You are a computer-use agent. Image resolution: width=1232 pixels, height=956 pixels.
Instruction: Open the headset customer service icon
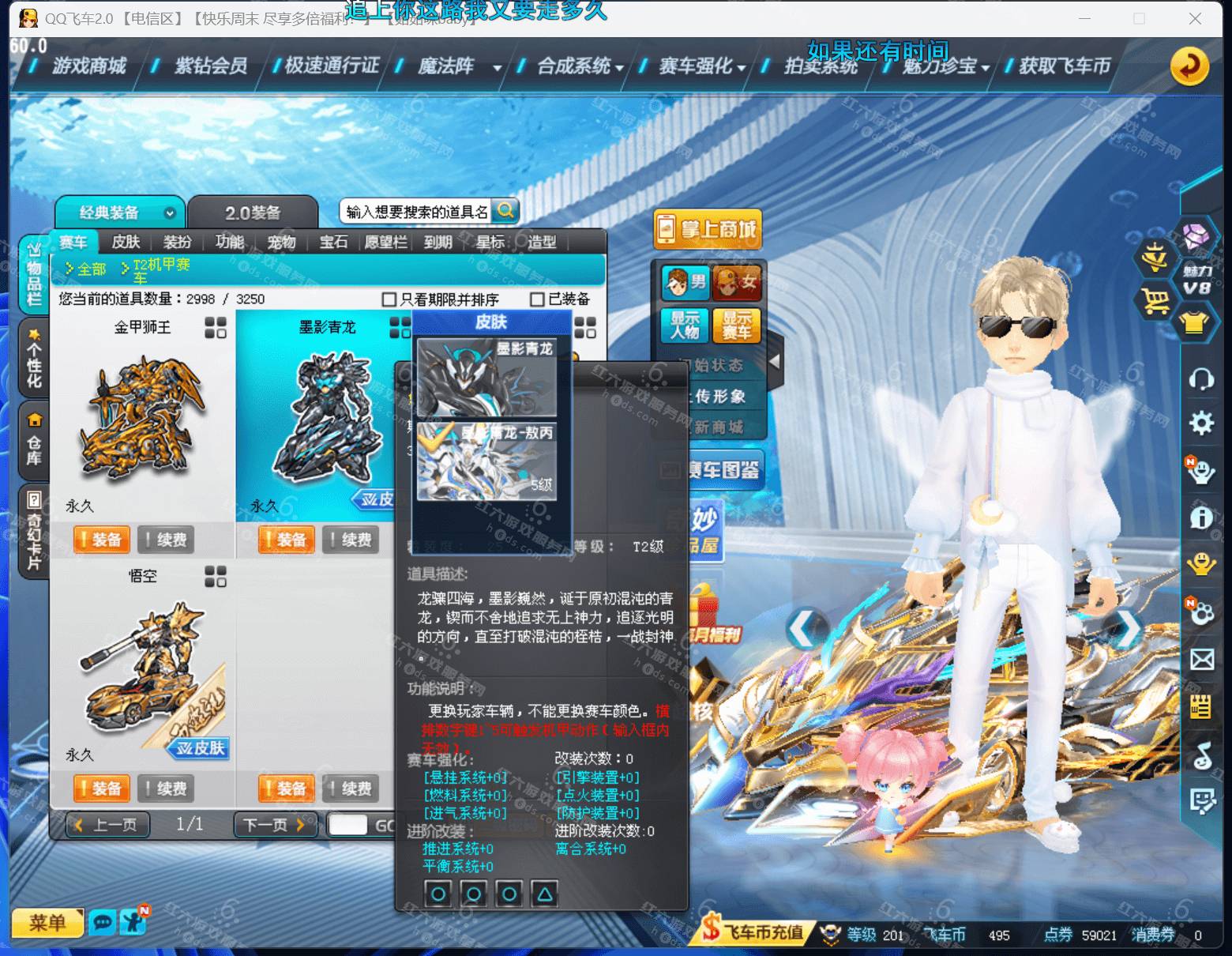(1202, 378)
